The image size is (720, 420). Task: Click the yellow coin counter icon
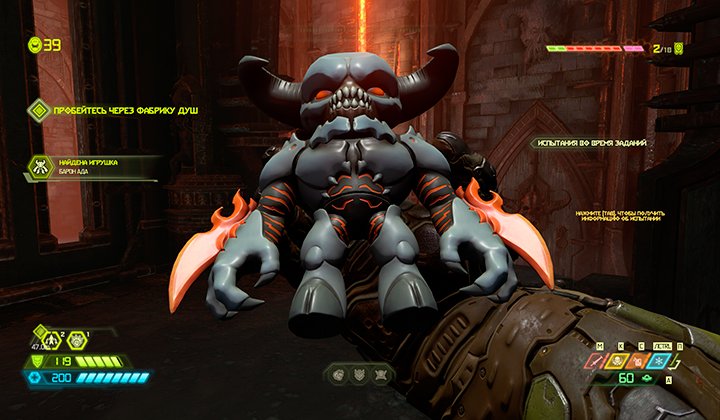point(34,44)
